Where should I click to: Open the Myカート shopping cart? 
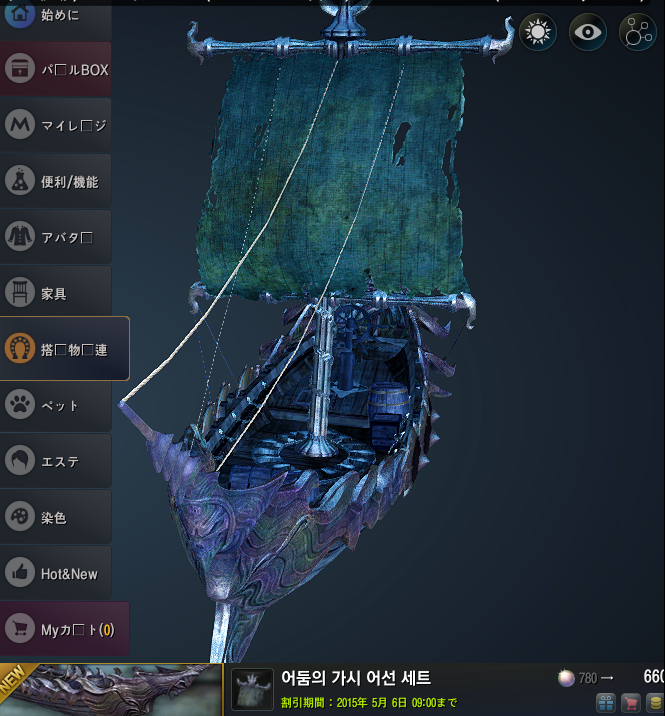(x=64, y=629)
